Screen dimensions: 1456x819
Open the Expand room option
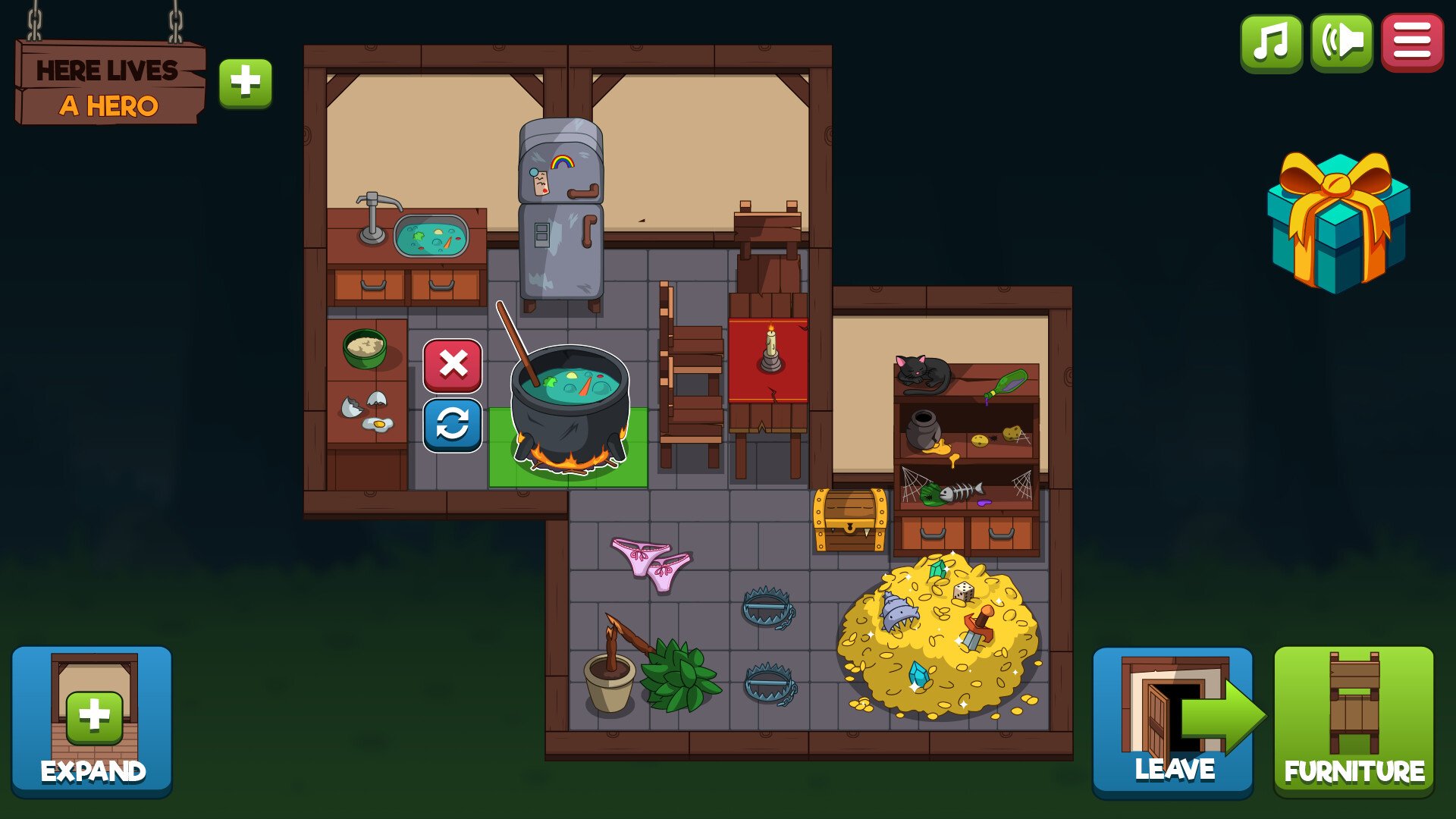coord(92,720)
